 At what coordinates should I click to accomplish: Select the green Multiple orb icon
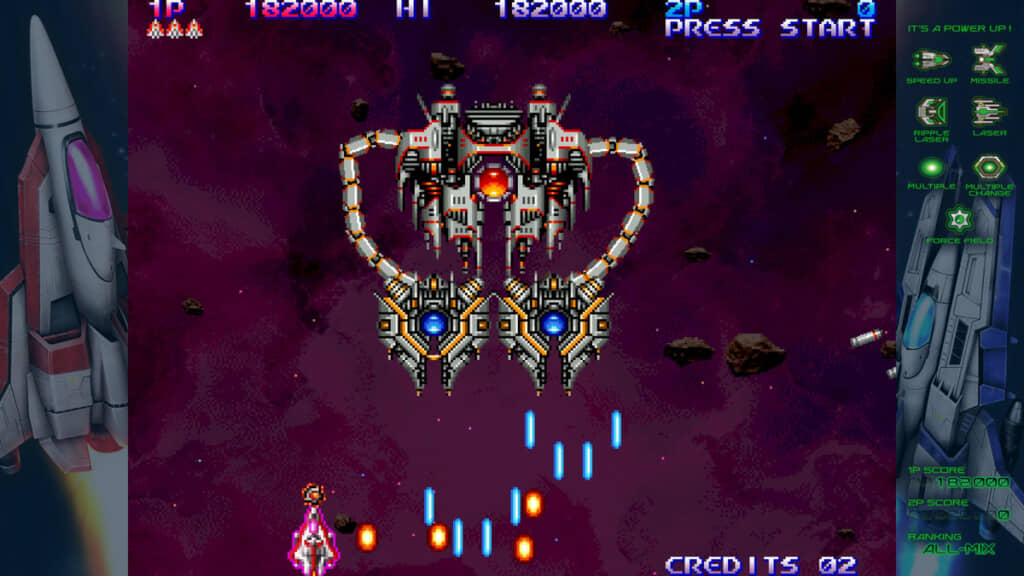(x=932, y=167)
